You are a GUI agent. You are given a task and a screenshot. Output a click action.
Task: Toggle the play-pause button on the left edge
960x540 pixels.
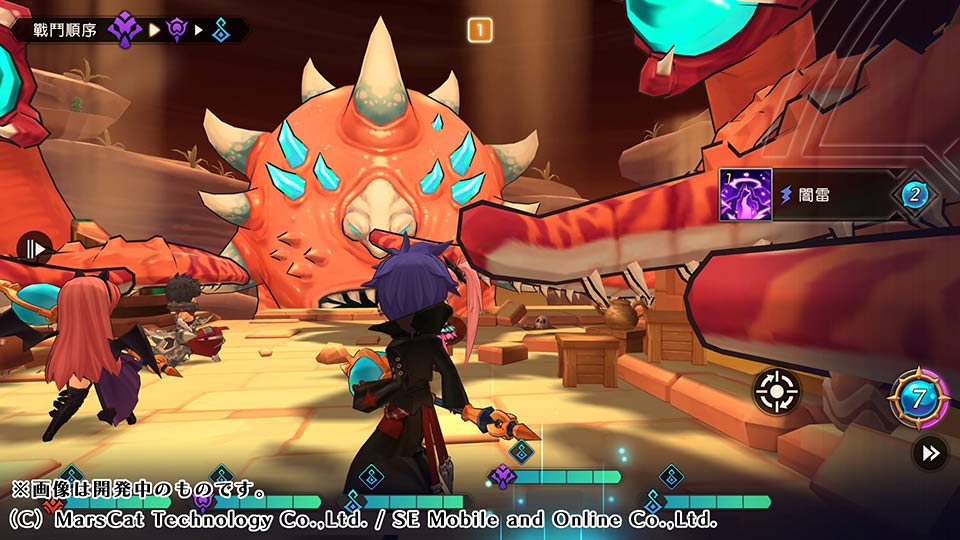click(x=34, y=248)
